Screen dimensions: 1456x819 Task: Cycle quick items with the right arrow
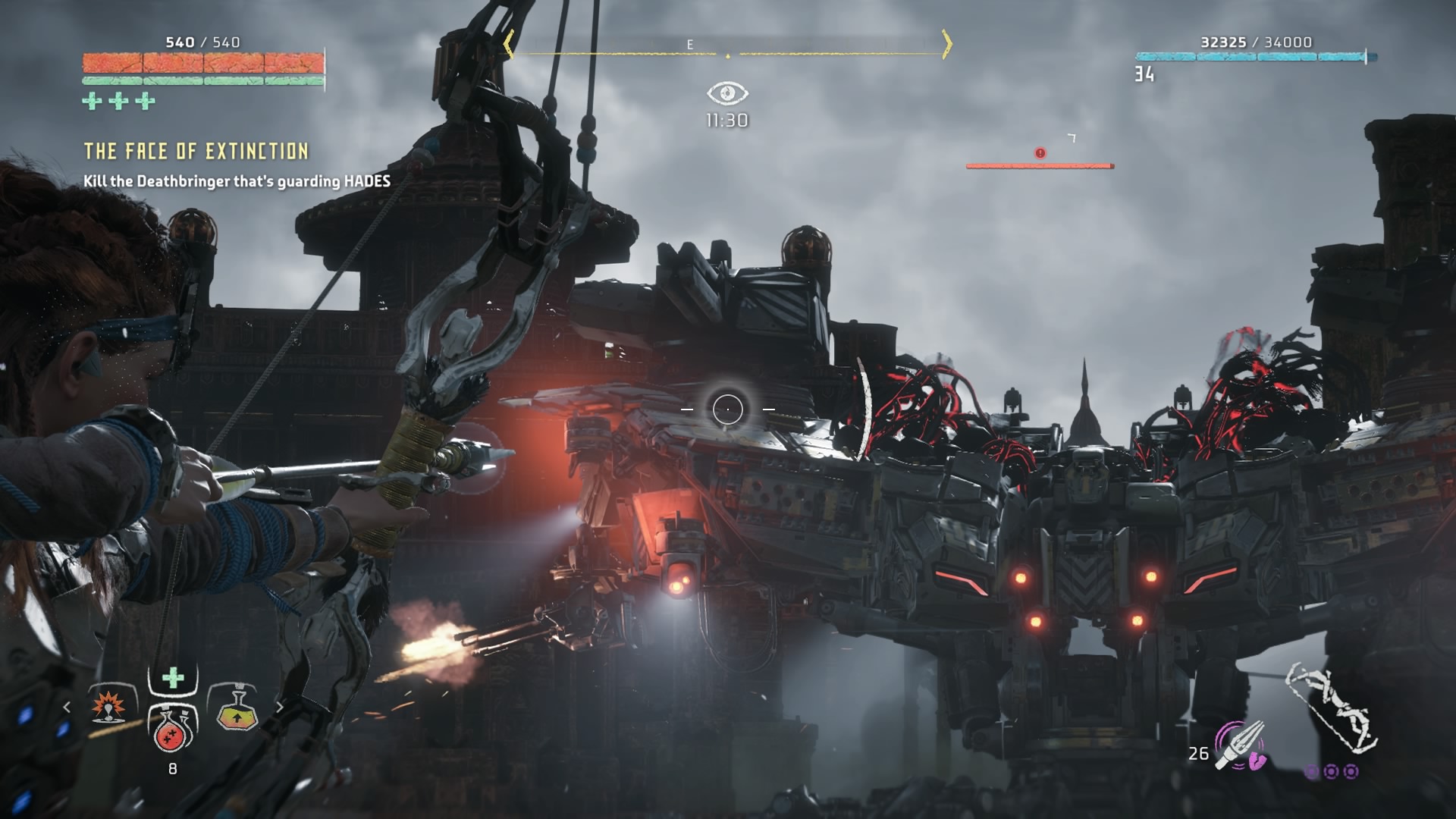(279, 708)
